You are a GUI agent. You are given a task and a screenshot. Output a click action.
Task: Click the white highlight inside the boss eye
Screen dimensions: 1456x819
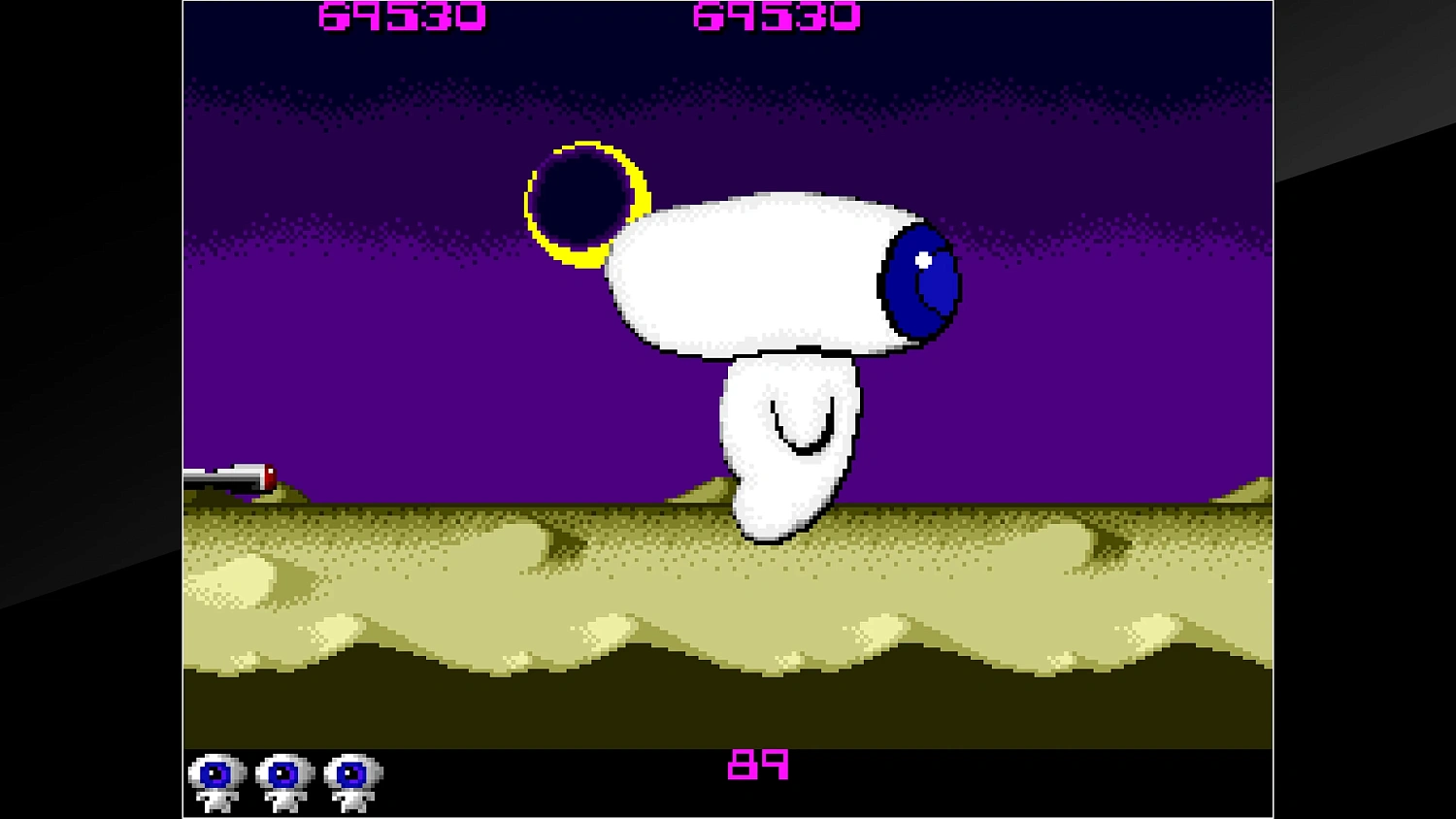922,259
